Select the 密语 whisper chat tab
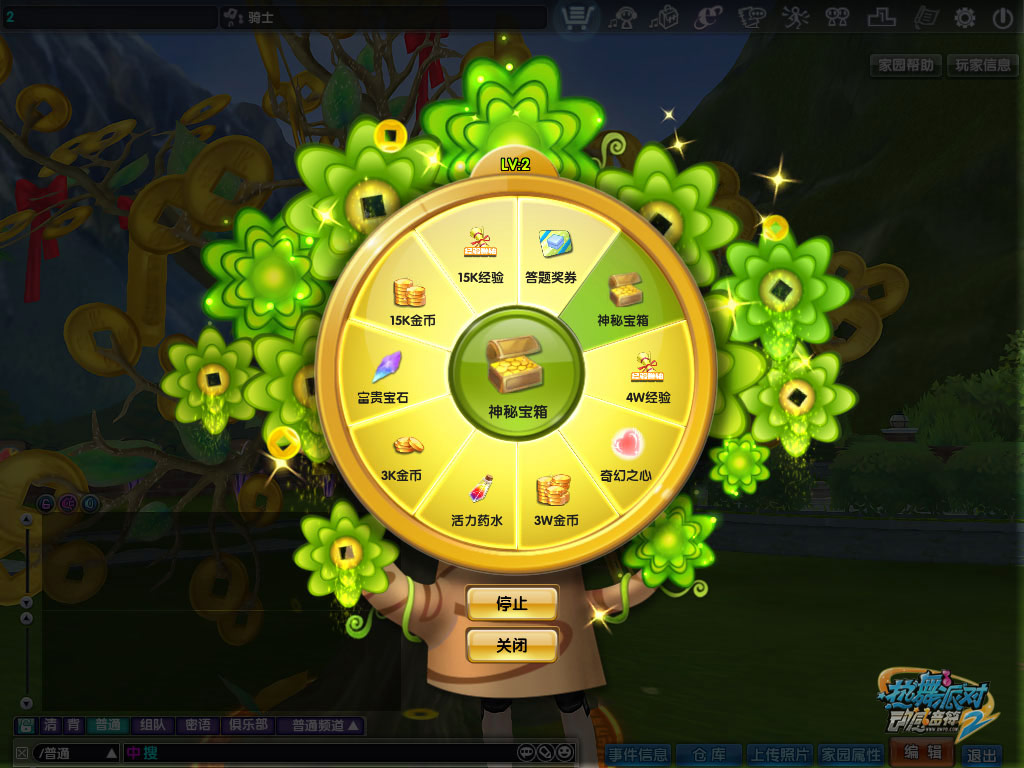Screen dimensions: 1024x768 198,726
